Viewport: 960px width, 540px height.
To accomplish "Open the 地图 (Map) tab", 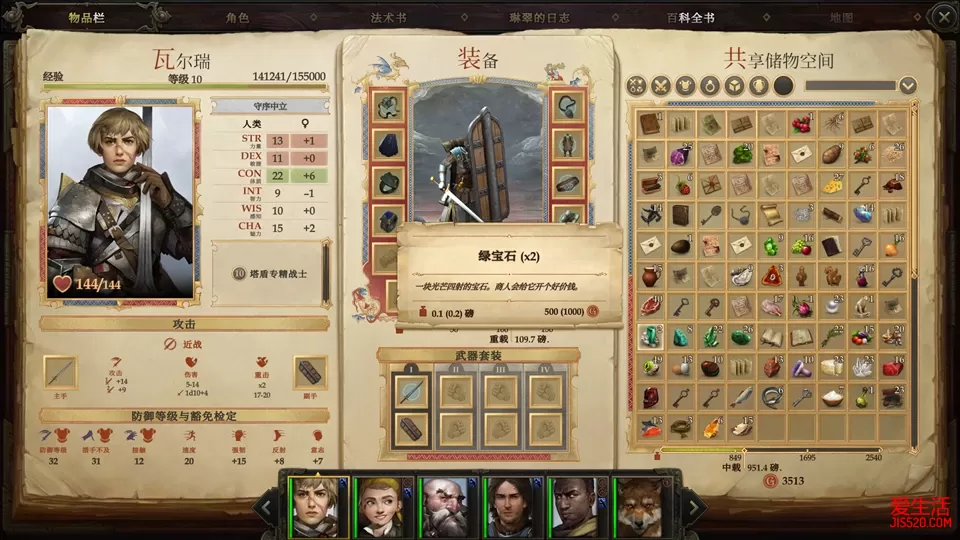I will (x=842, y=18).
